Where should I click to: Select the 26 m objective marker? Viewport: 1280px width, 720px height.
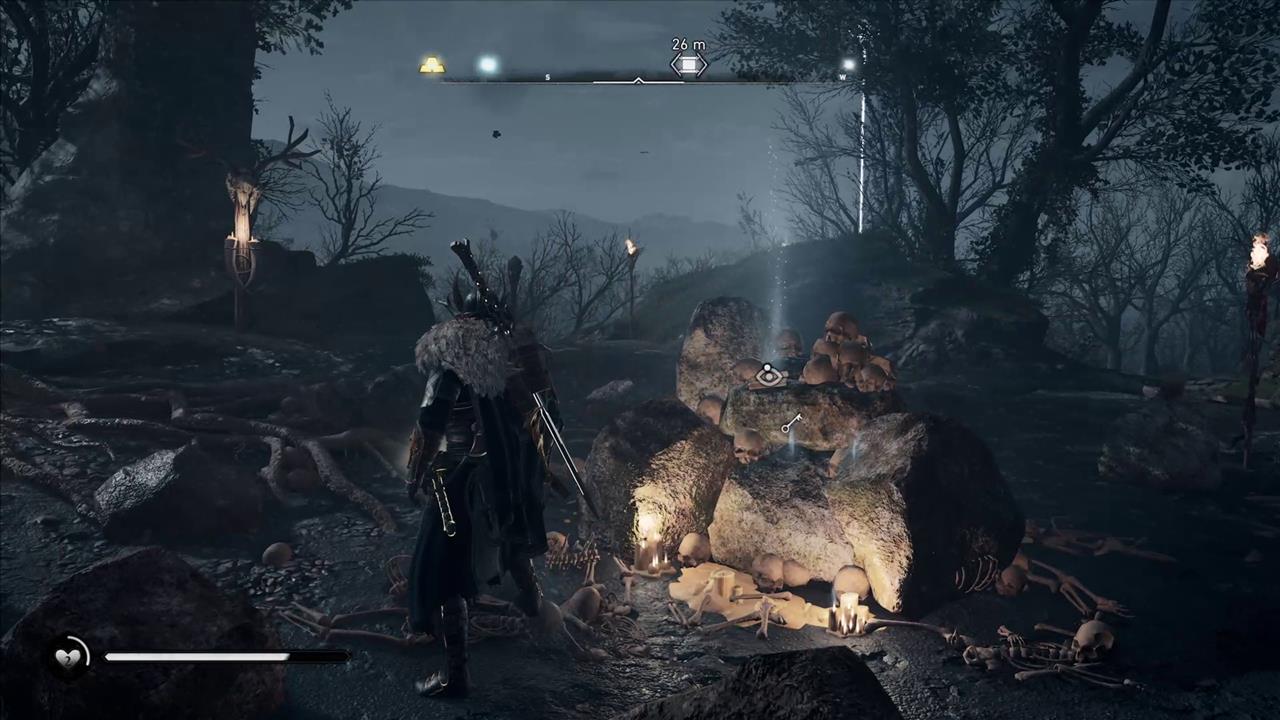click(x=688, y=65)
